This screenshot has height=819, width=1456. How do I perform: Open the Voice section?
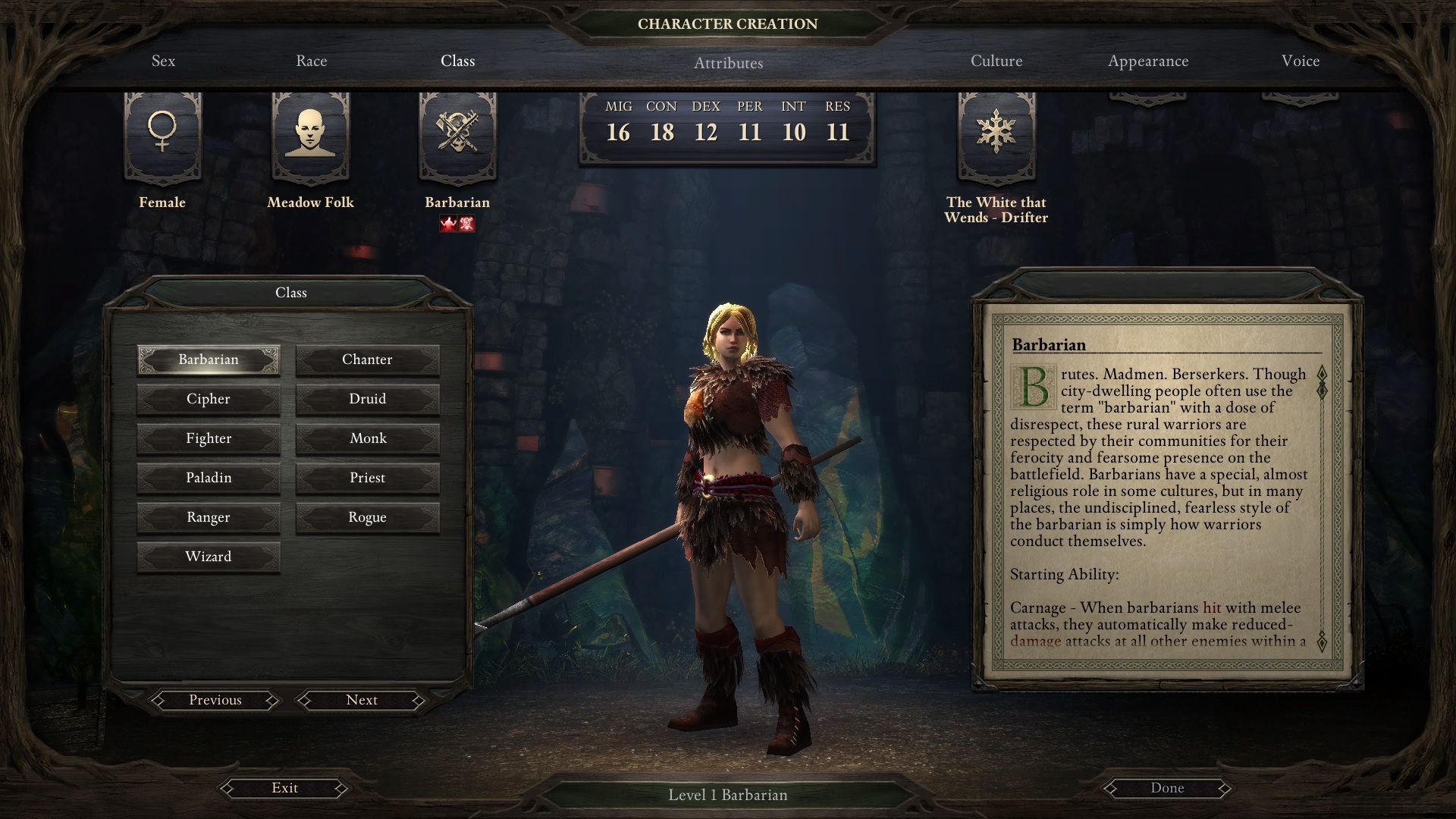pos(1301,61)
